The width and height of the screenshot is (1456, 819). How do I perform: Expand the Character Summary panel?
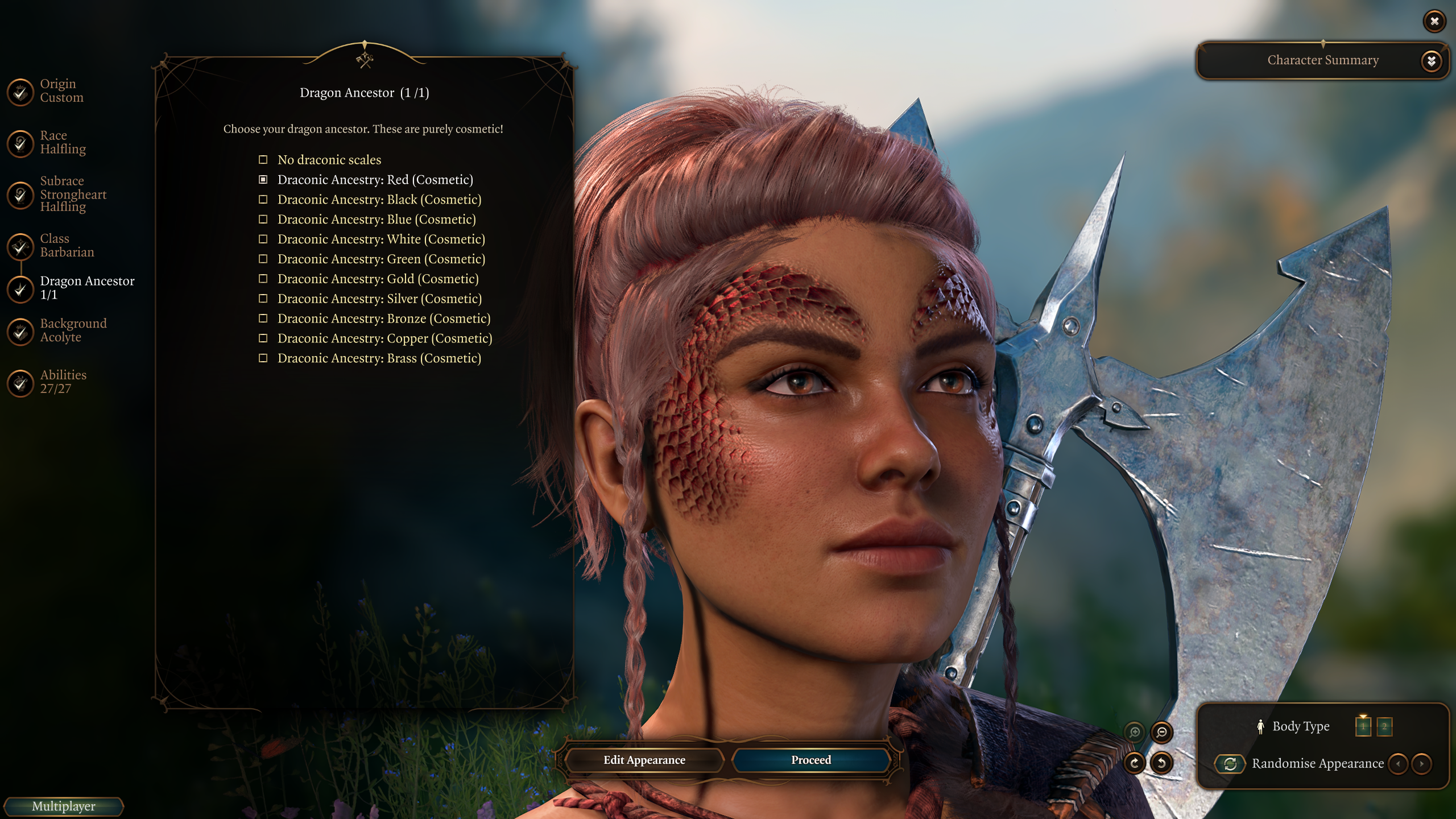pos(1431,61)
